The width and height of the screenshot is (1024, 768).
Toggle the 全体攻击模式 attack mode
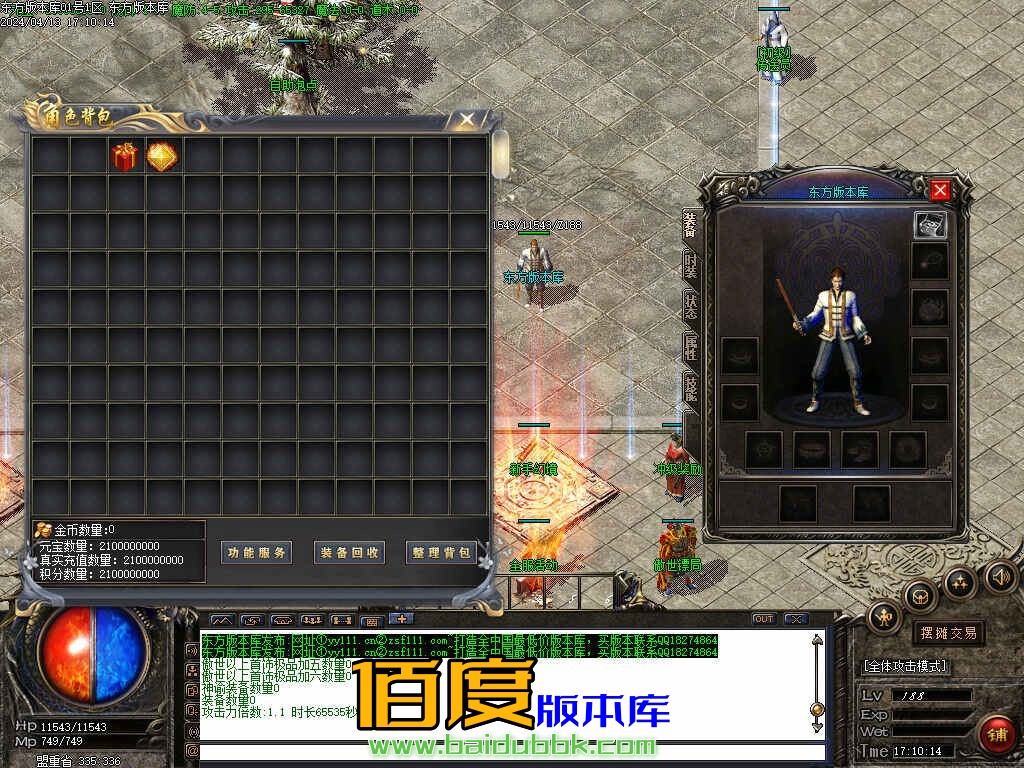pyautogui.click(x=906, y=666)
